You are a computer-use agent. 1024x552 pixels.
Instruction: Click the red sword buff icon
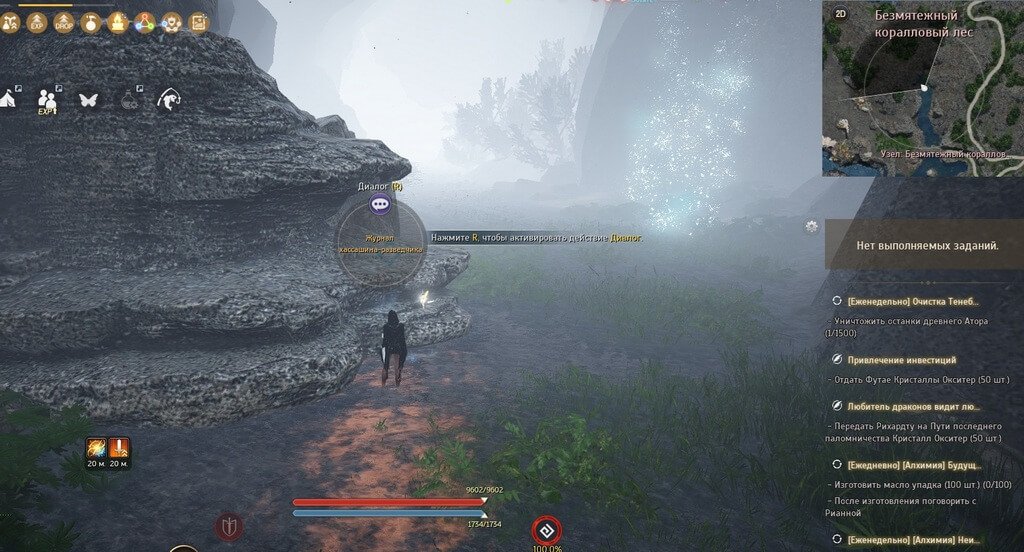pos(119,449)
